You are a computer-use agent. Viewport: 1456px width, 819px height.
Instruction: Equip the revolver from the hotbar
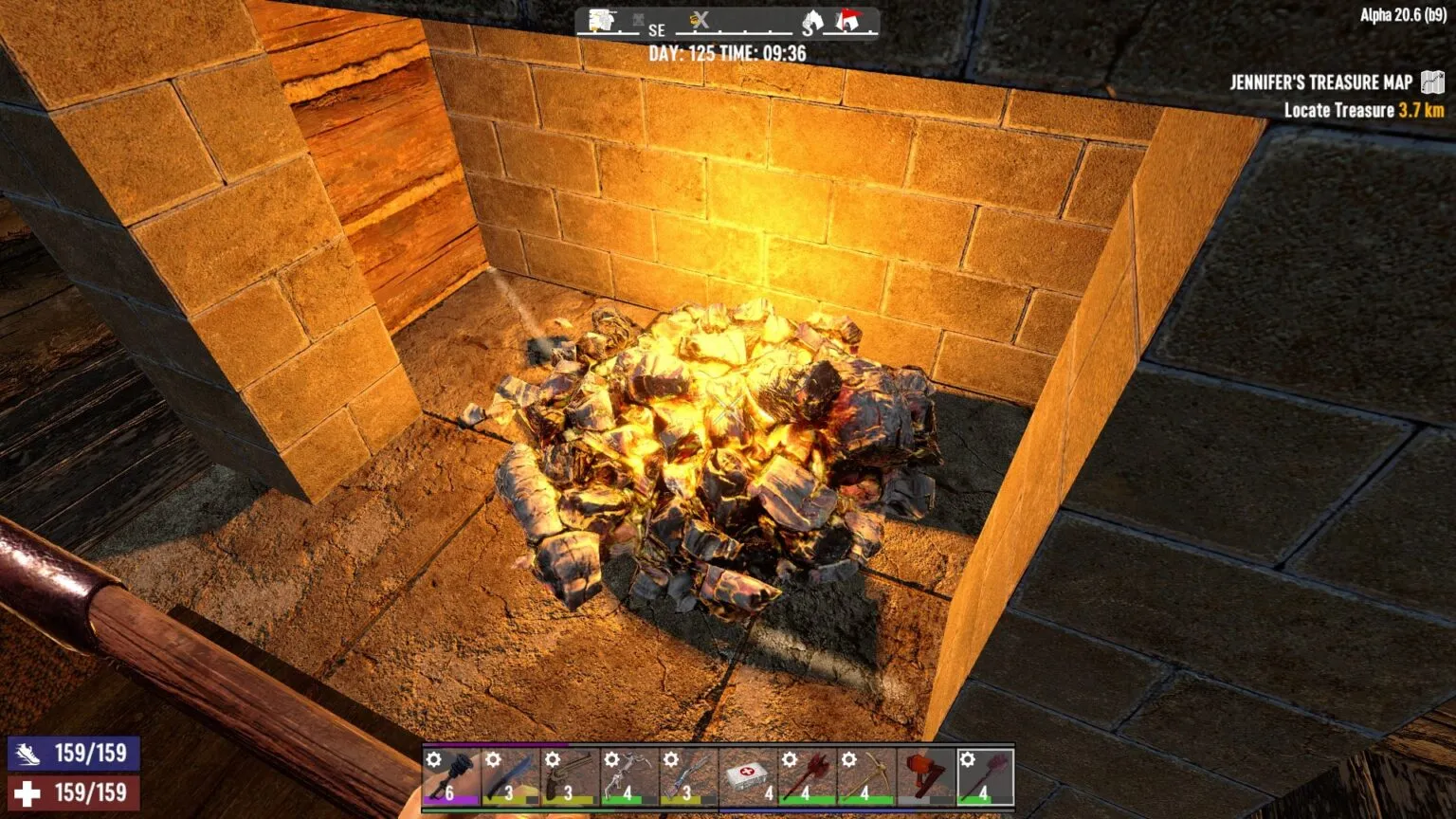(569, 776)
